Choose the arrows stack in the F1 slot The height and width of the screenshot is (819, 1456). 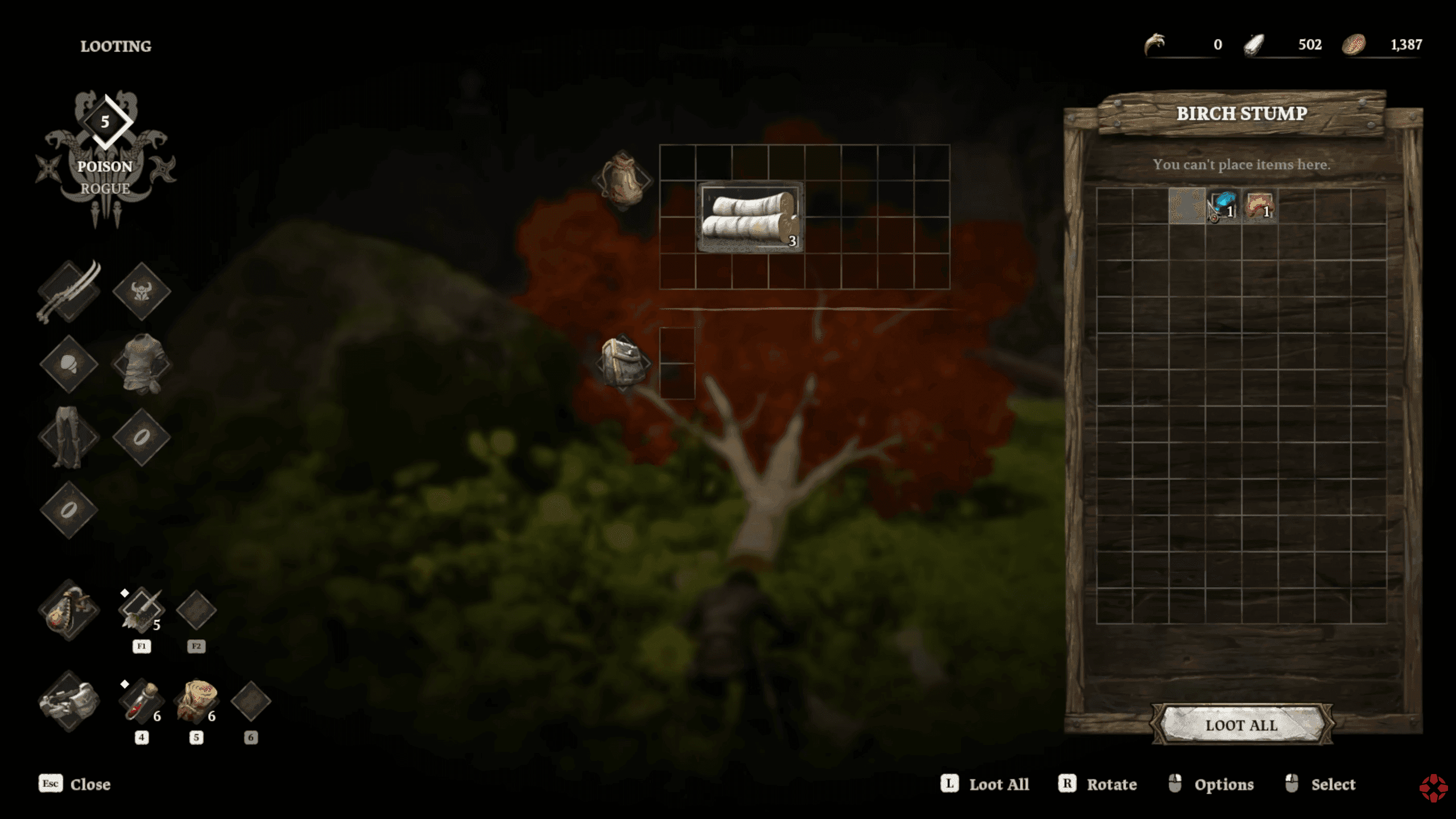pos(141,610)
